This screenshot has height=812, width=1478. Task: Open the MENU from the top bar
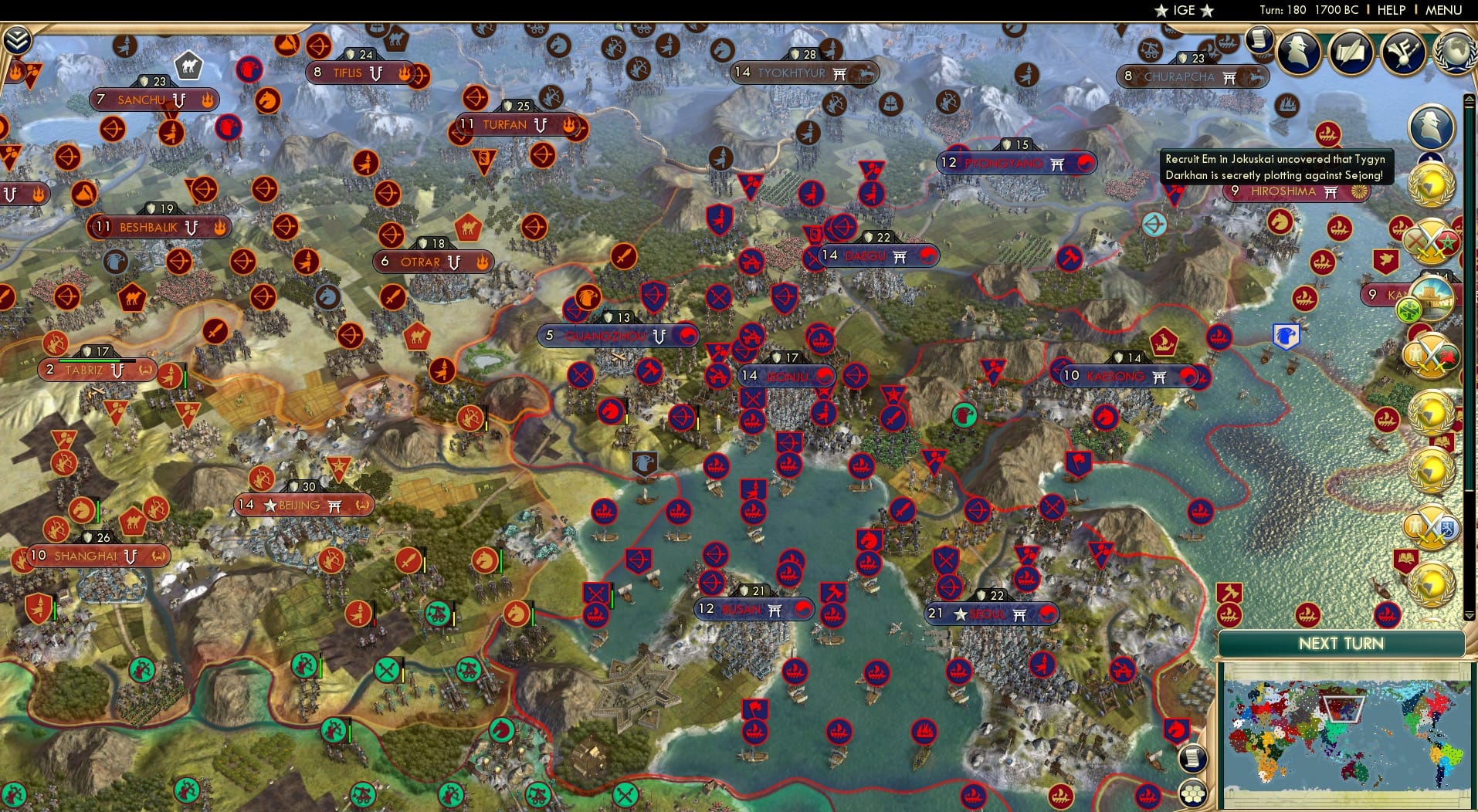point(1443,10)
